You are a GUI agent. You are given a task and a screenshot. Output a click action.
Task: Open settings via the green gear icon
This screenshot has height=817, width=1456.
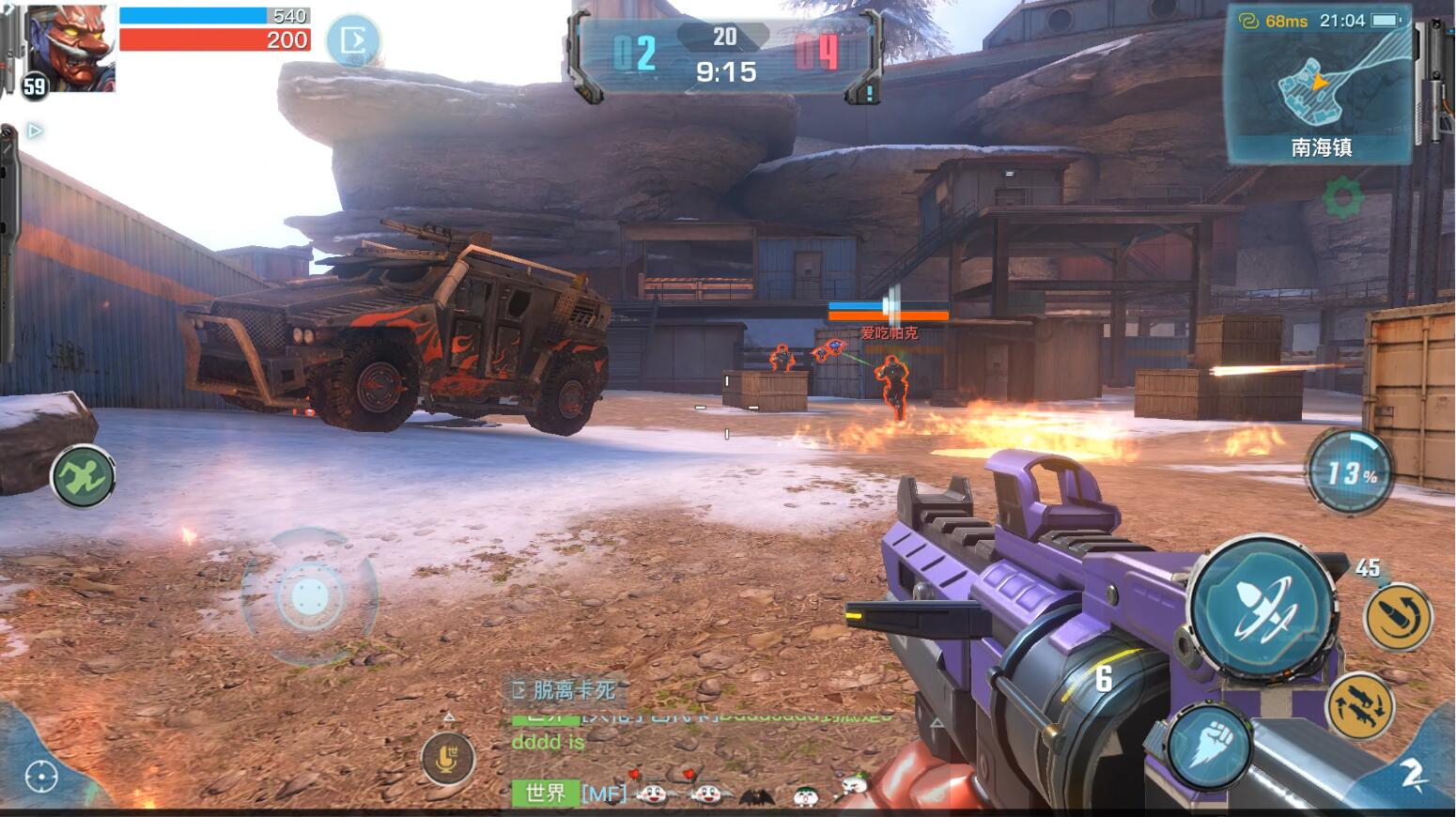[1341, 198]
